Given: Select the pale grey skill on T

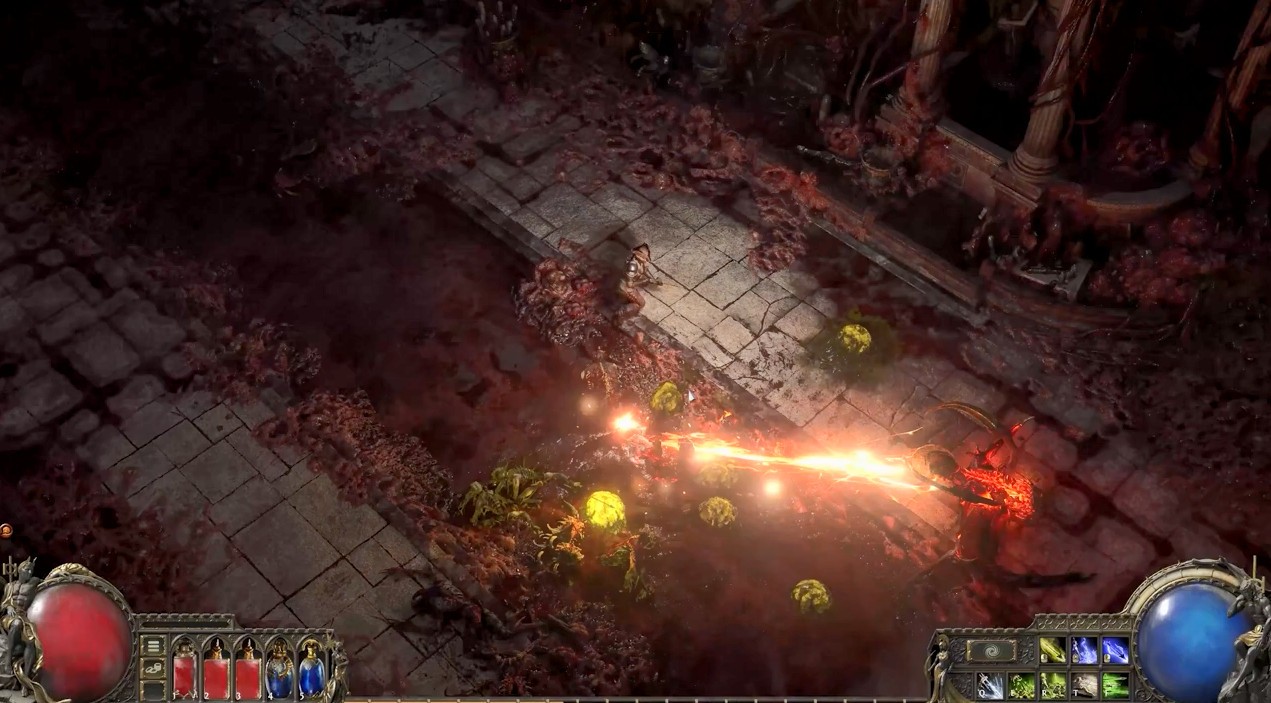Looking at the screenshot, I should 1084,684.
